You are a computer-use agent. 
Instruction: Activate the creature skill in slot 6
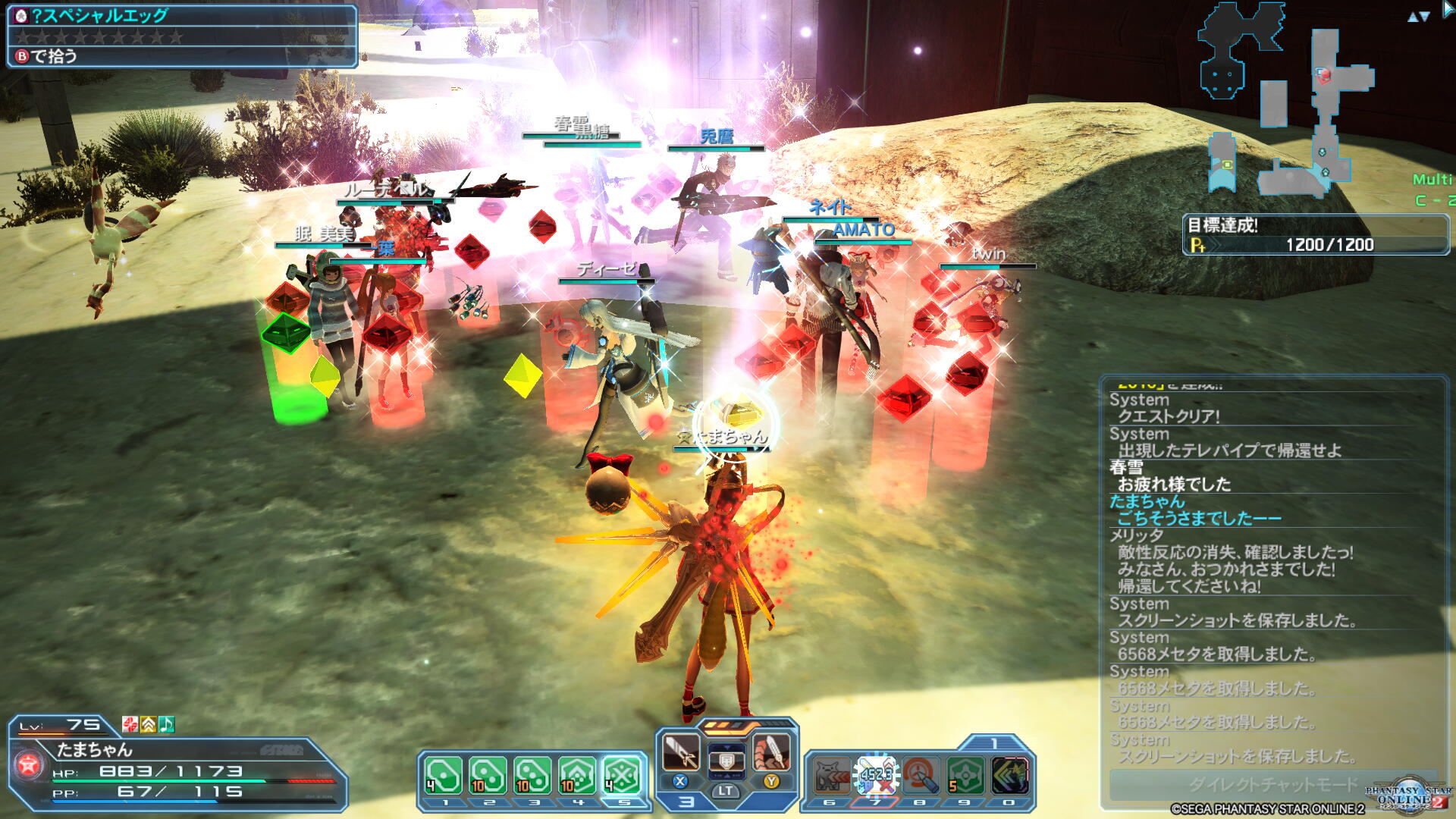(831, 776)
